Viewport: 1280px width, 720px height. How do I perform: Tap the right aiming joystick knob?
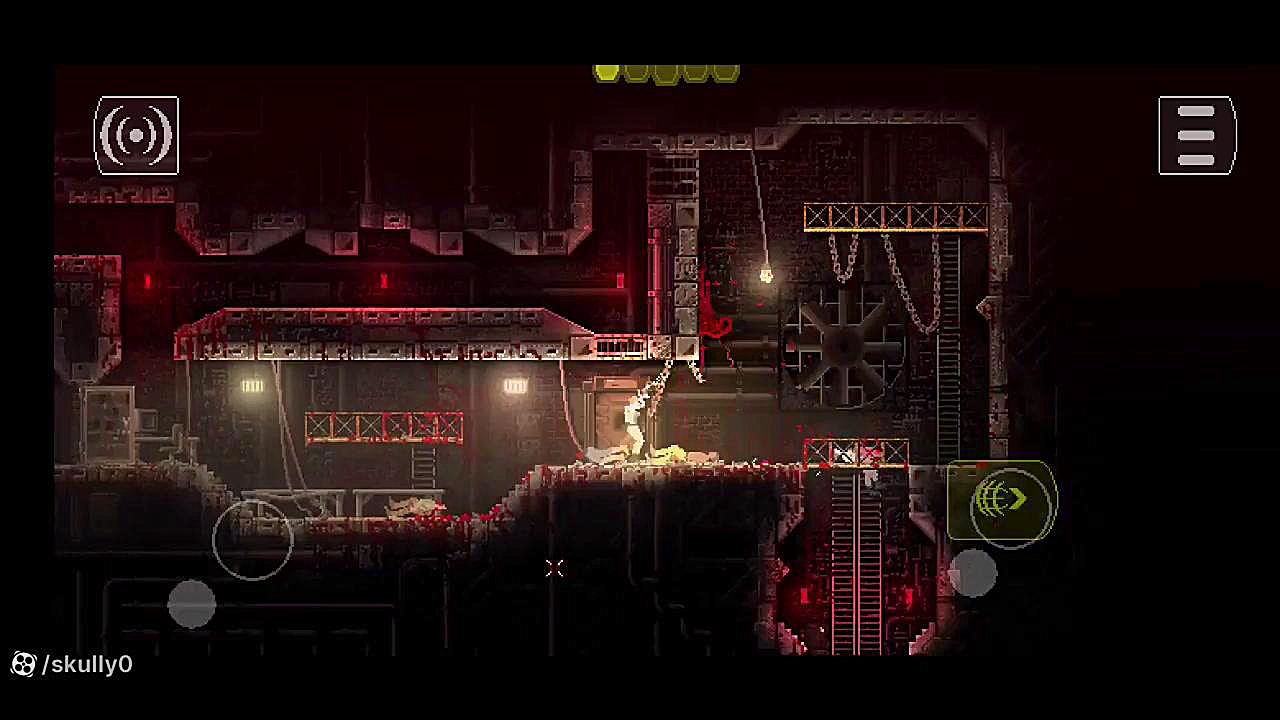click(x=972, y=574)
